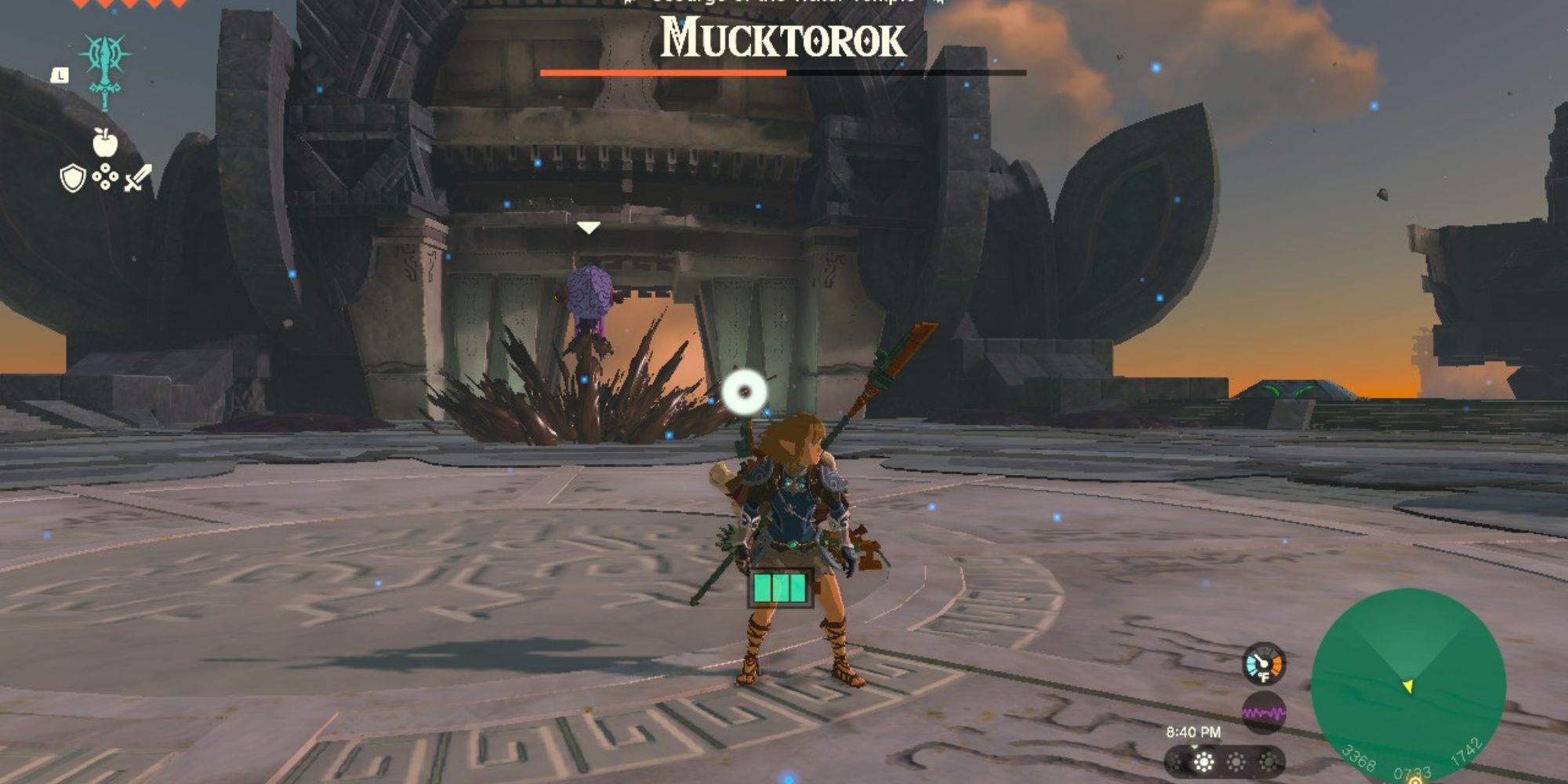Click the Mucktorok red health bar
The image size is (1568, 784).
[x=662, y=71]
